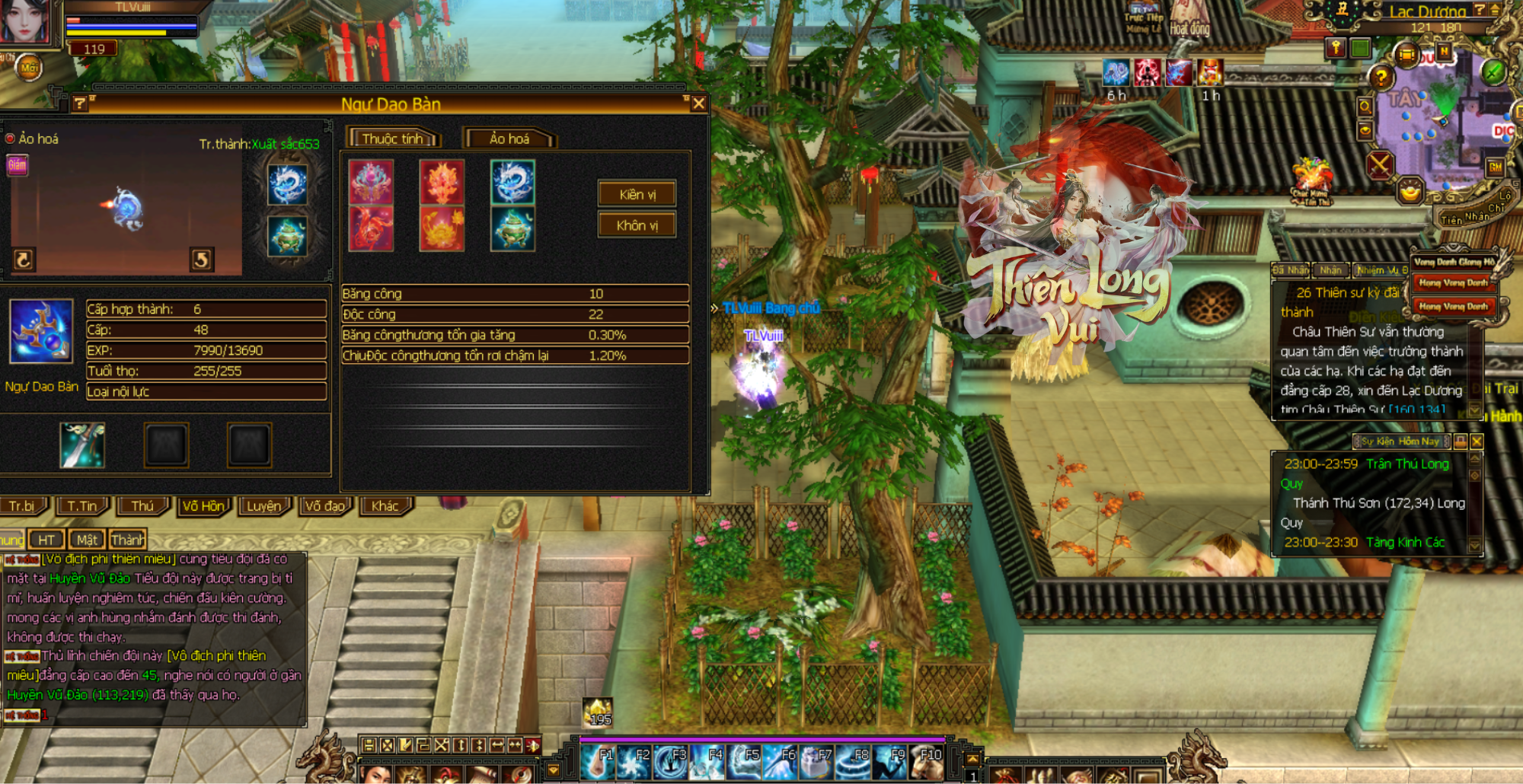This screenshot has height=784, width=1523.
Task: Select the Thú tab
Action: [x=142, y=506]
